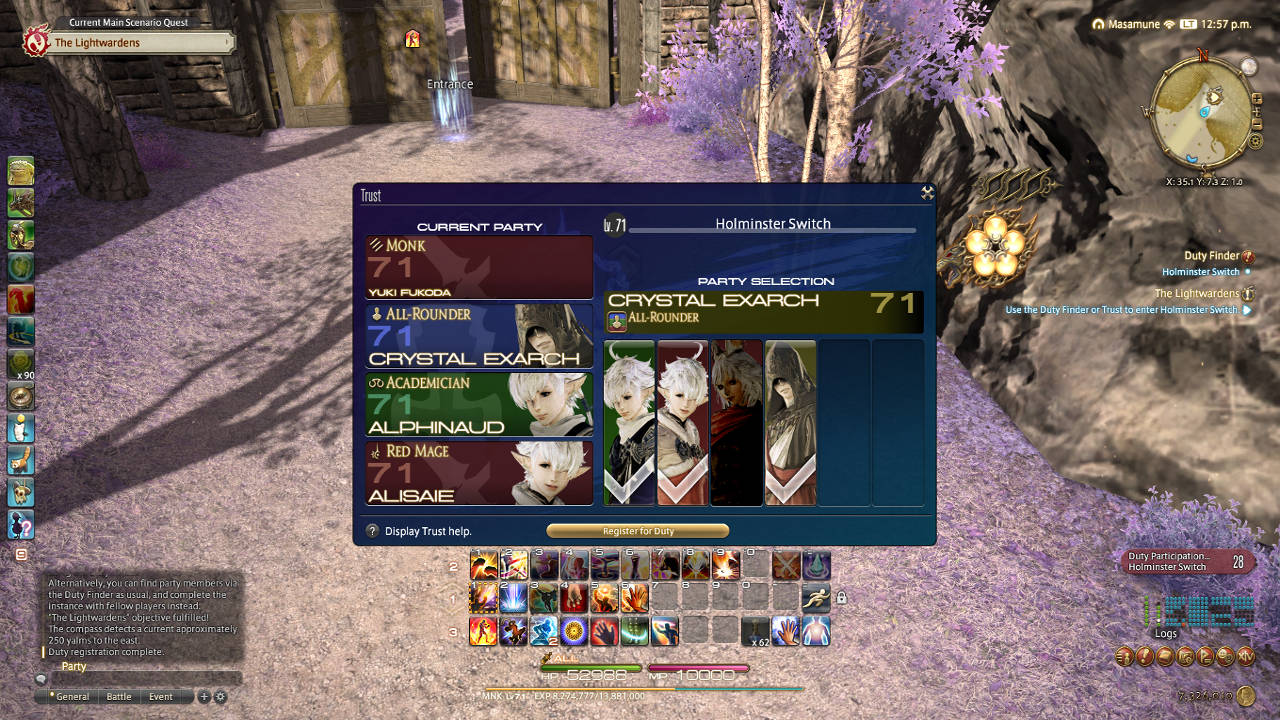Click the minimap
Screen dimensions: 1280x720
click(1202, 113)
